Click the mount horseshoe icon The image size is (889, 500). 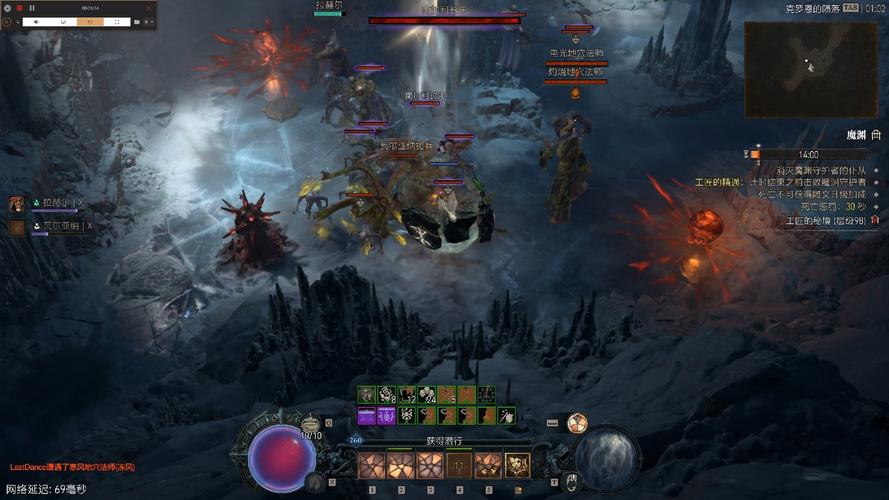pyautogui.click(x=571, y=483)
